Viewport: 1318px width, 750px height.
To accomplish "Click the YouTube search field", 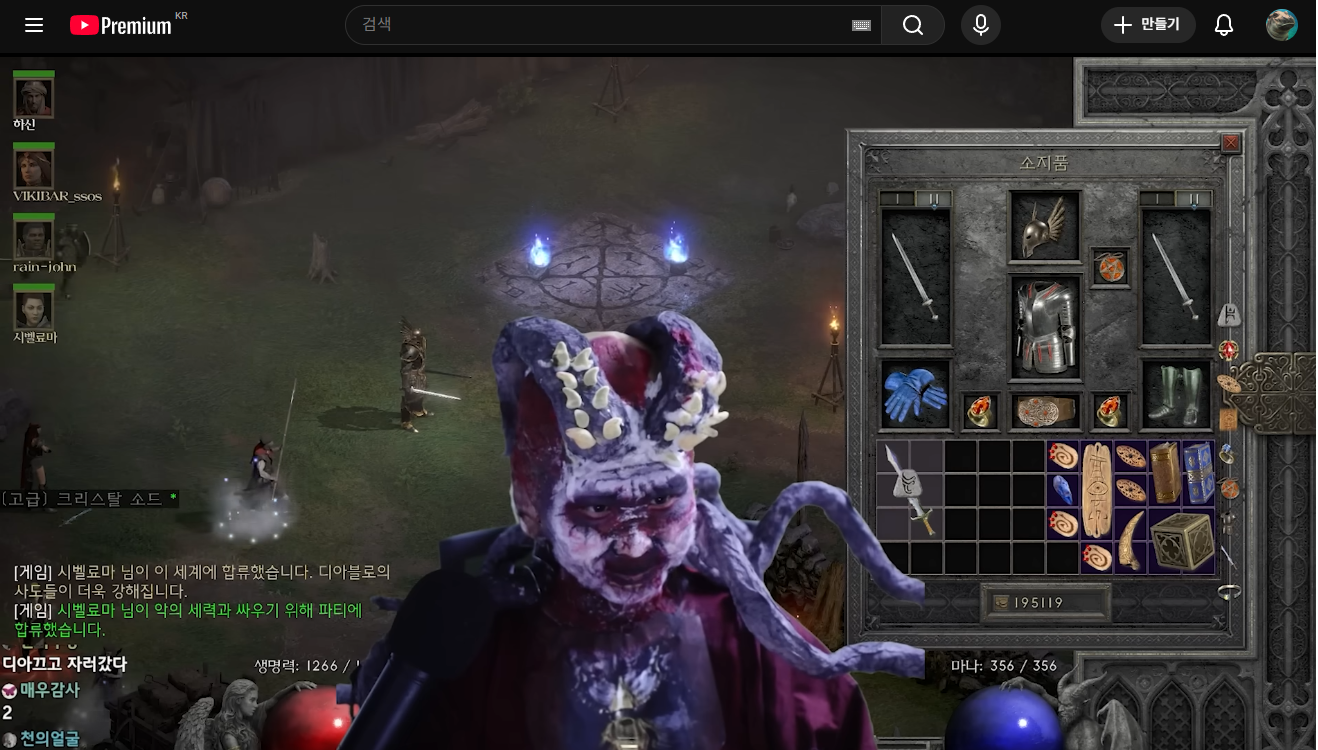I will coord(600,25).
